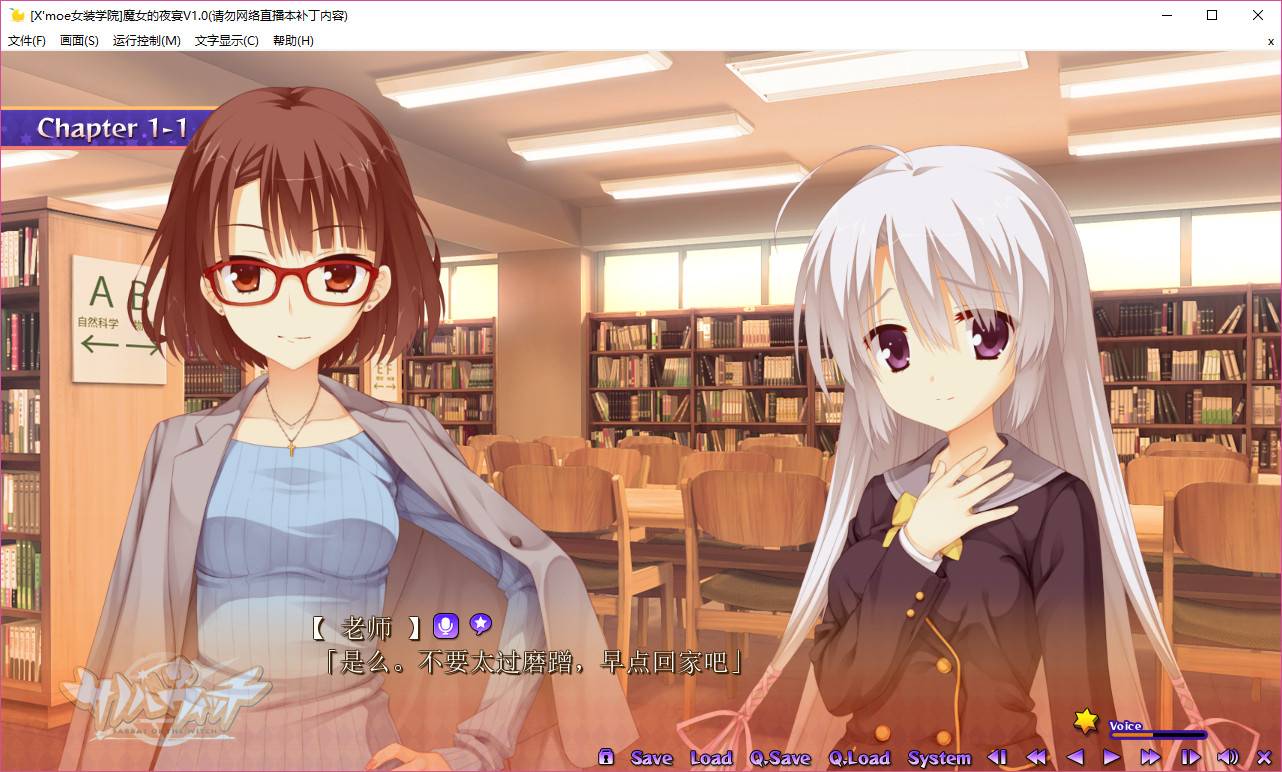Open the Load menu
The image size is (1282, 772).
point(711,758)
